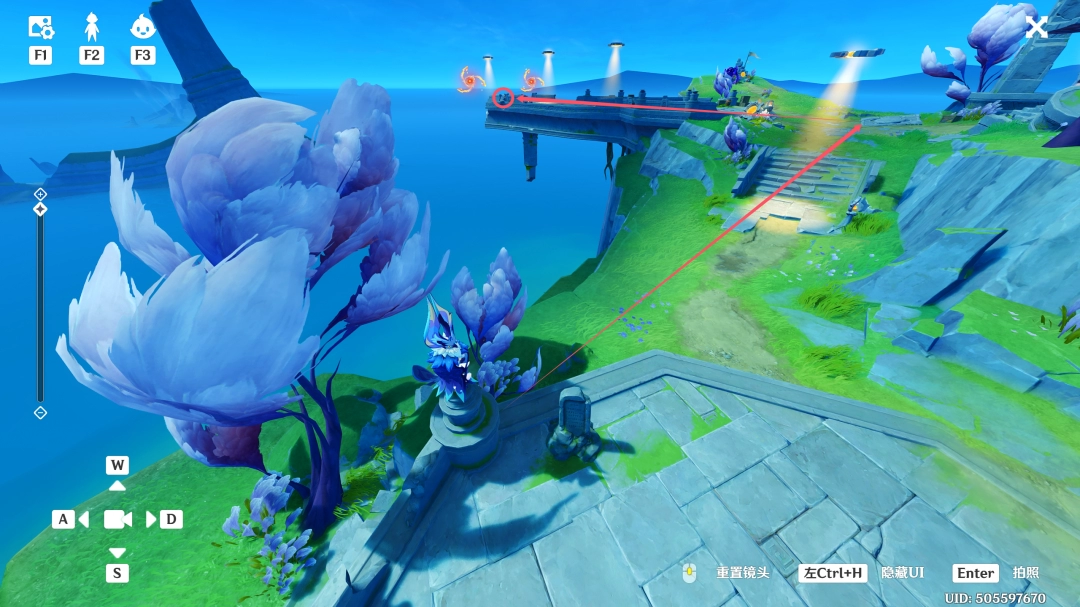1080x607 pixels.
Task: Choose 隐藏UI to hide the interface
Action: [x=901, y=573]
